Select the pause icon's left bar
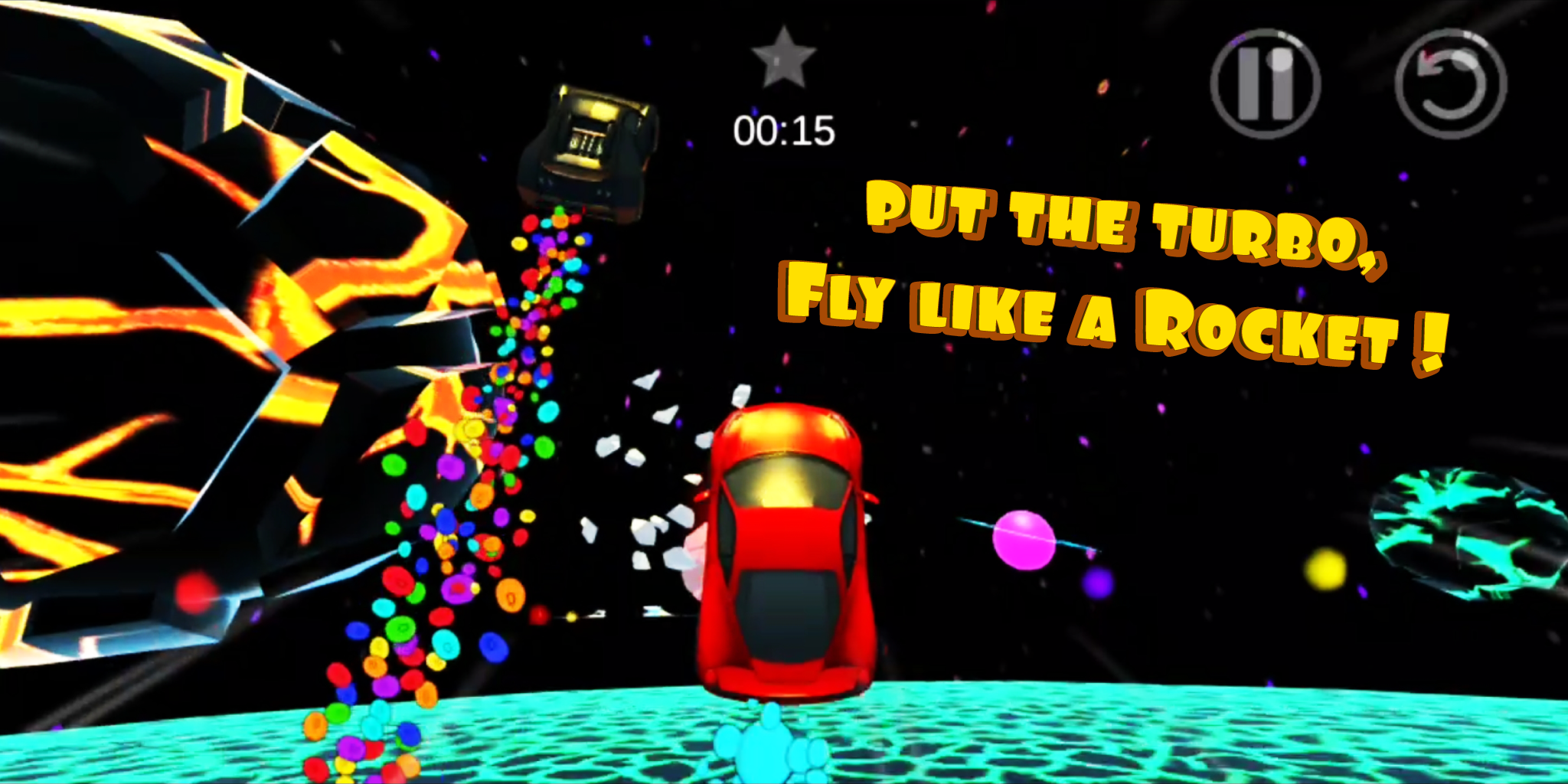The image size is (1568, 784). pos(1249,81)
